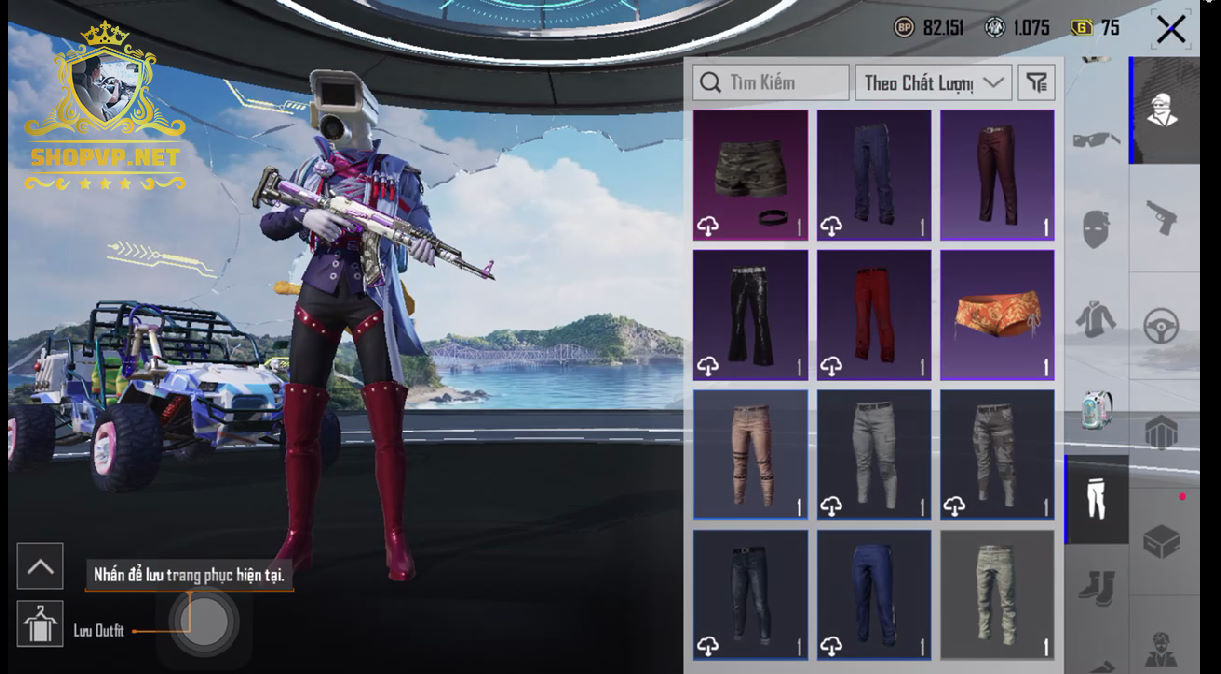Switch to the face mask category
The height and width of the screenshot is (674, 1221).
point(1096,229)
